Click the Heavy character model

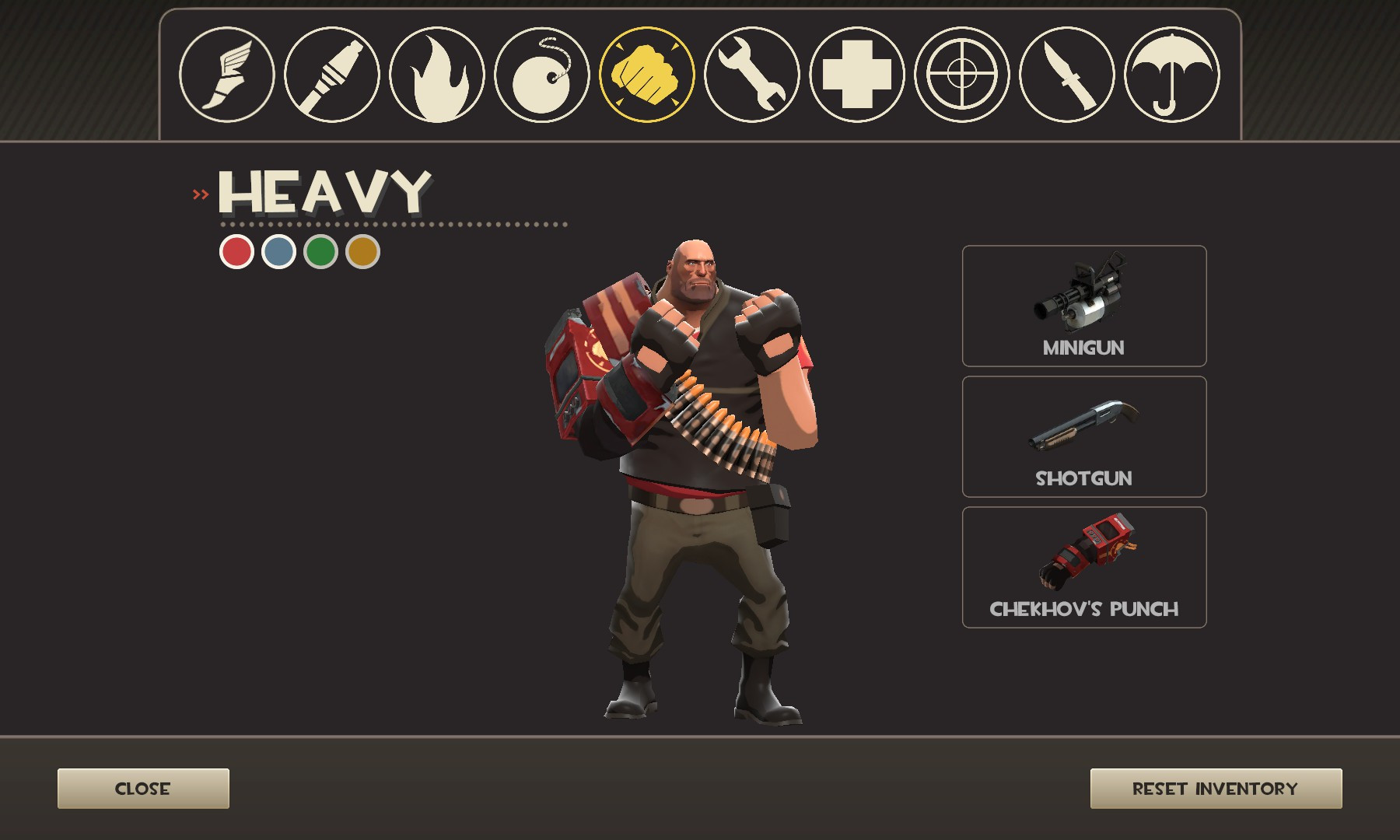(x=692, y=482)
